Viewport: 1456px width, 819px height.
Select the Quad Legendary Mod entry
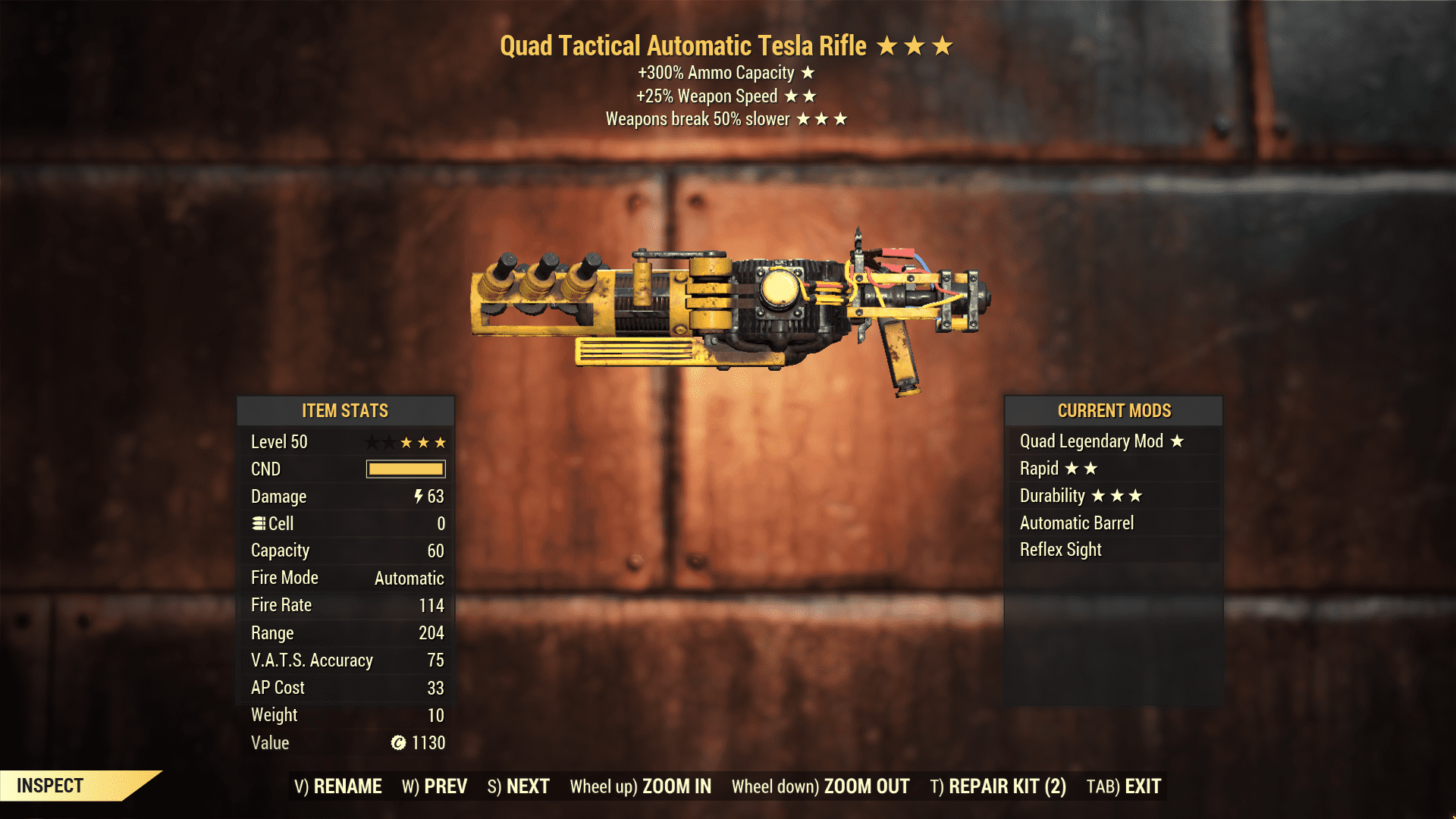pos(1101,441)
